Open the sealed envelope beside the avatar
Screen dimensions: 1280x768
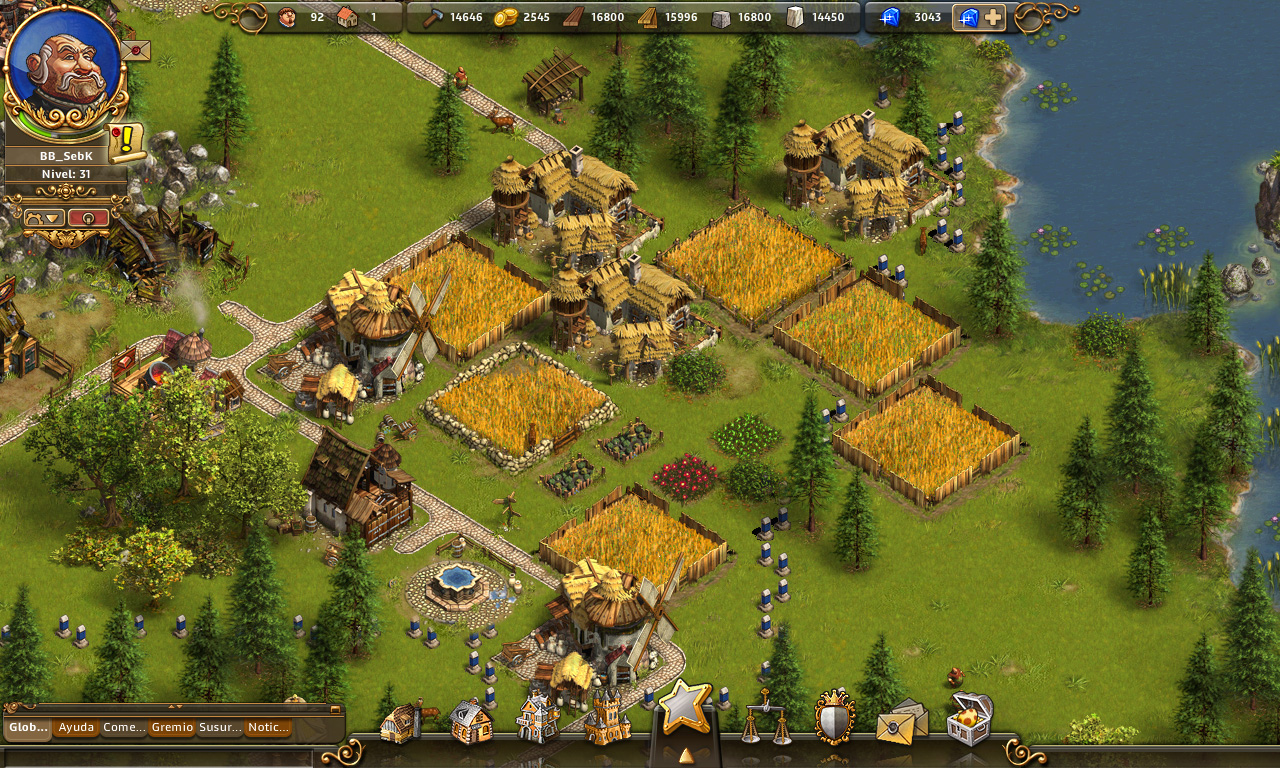coord(135,49)
